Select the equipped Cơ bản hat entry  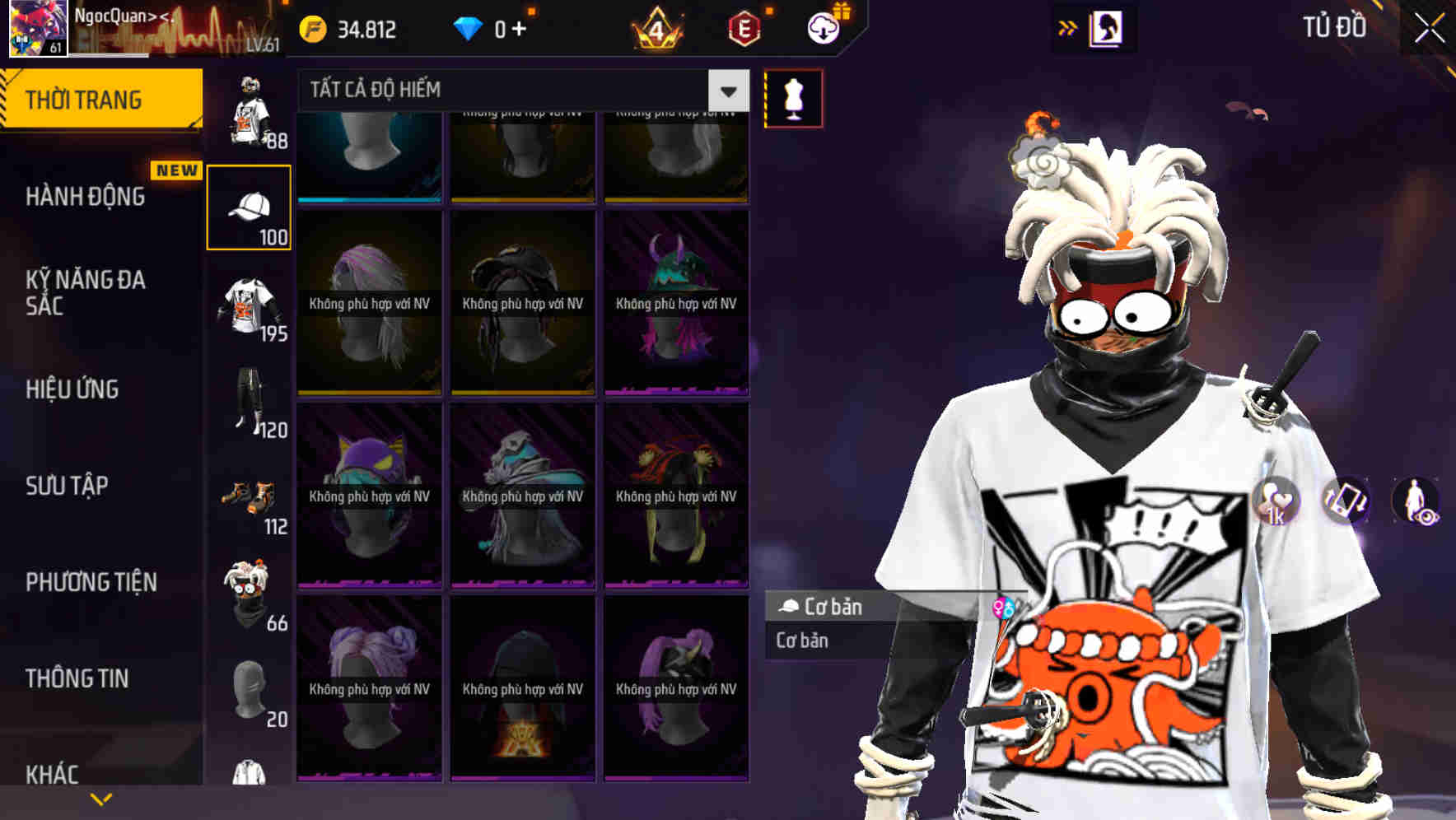(832, 608)
